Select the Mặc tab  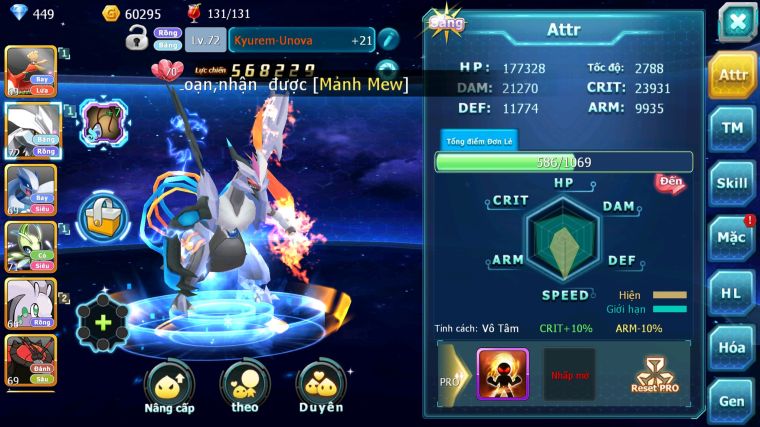[732, 238]
